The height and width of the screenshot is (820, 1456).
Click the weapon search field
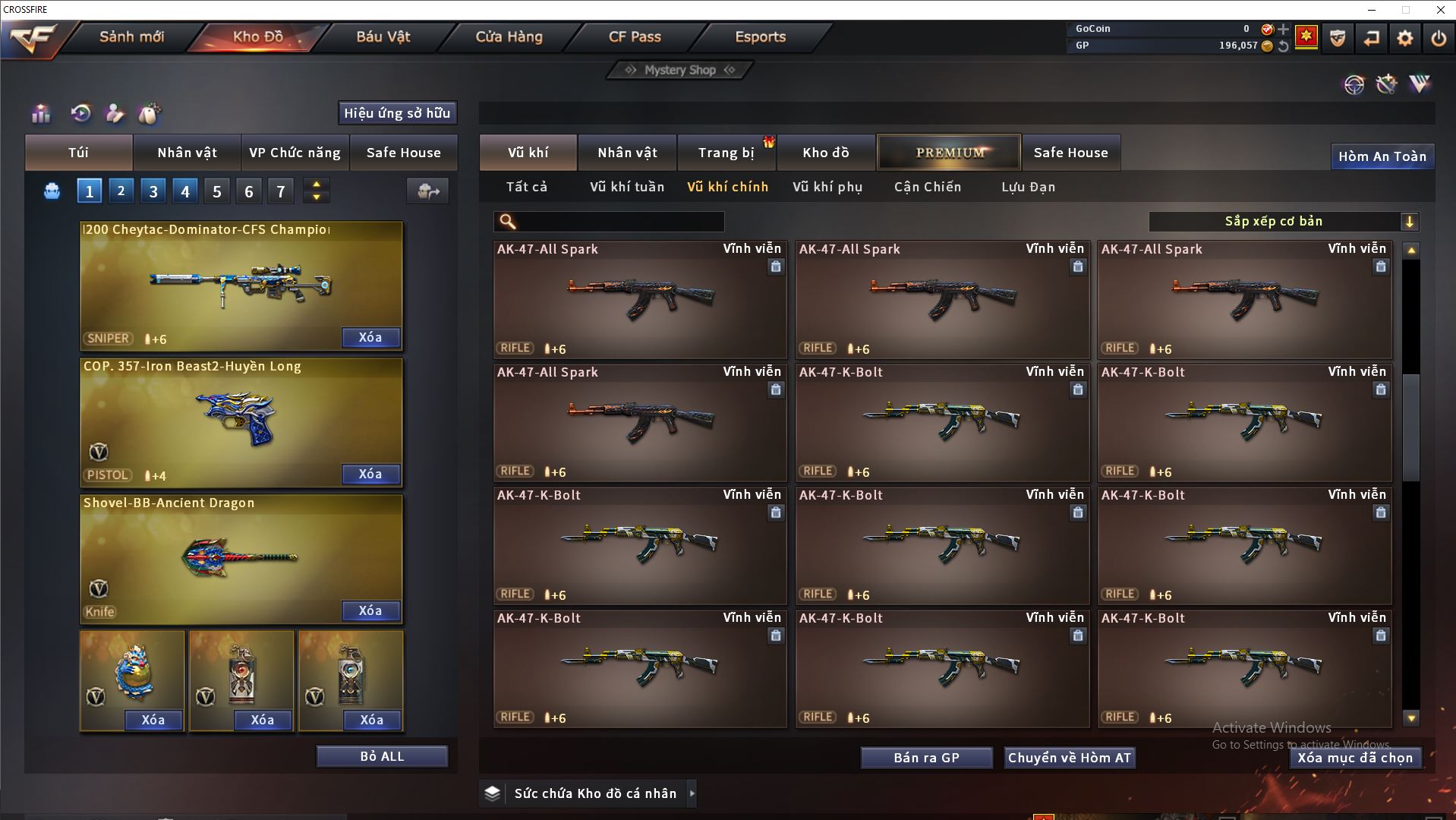(x=619, y=222)
